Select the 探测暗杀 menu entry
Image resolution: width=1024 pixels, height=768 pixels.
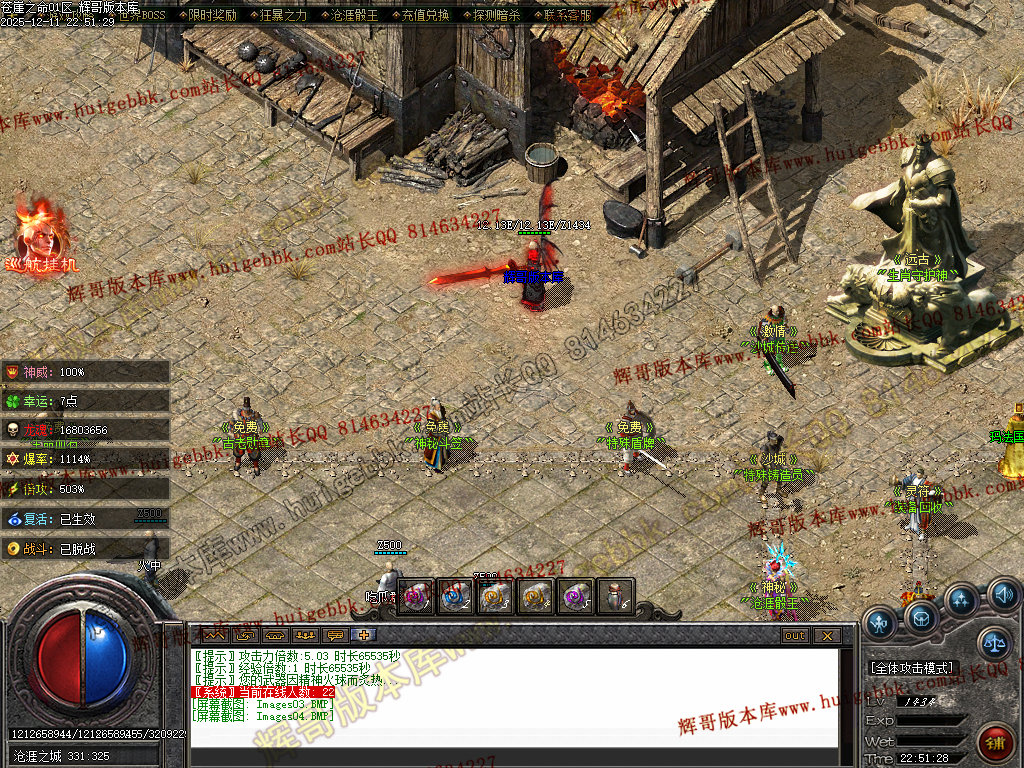tap(497, 15)
